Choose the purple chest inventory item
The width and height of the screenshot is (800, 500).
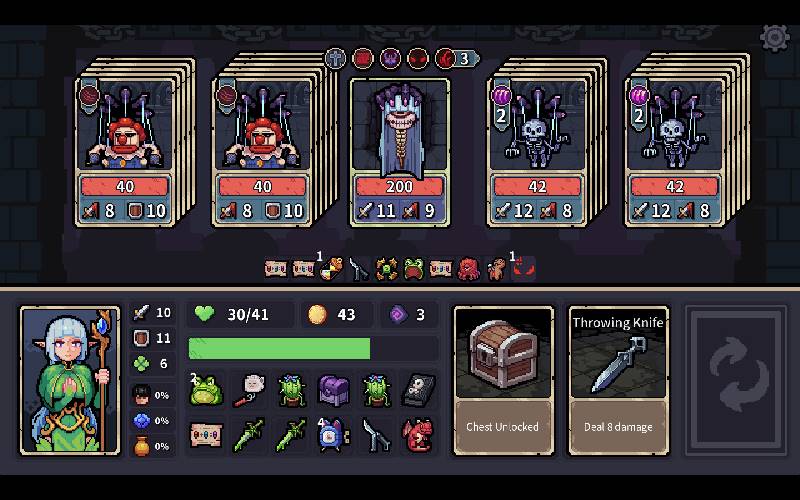pyautogui.click(x=333, y=390)
